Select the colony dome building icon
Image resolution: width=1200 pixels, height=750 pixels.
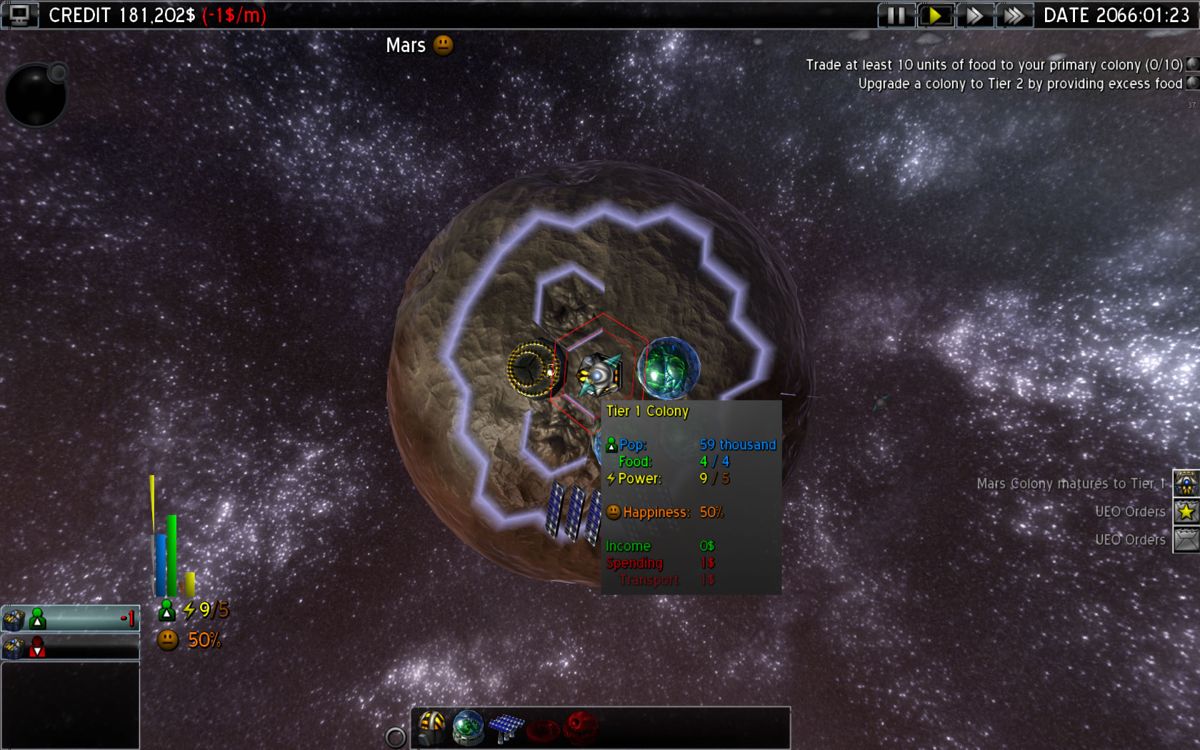(432, 727)
